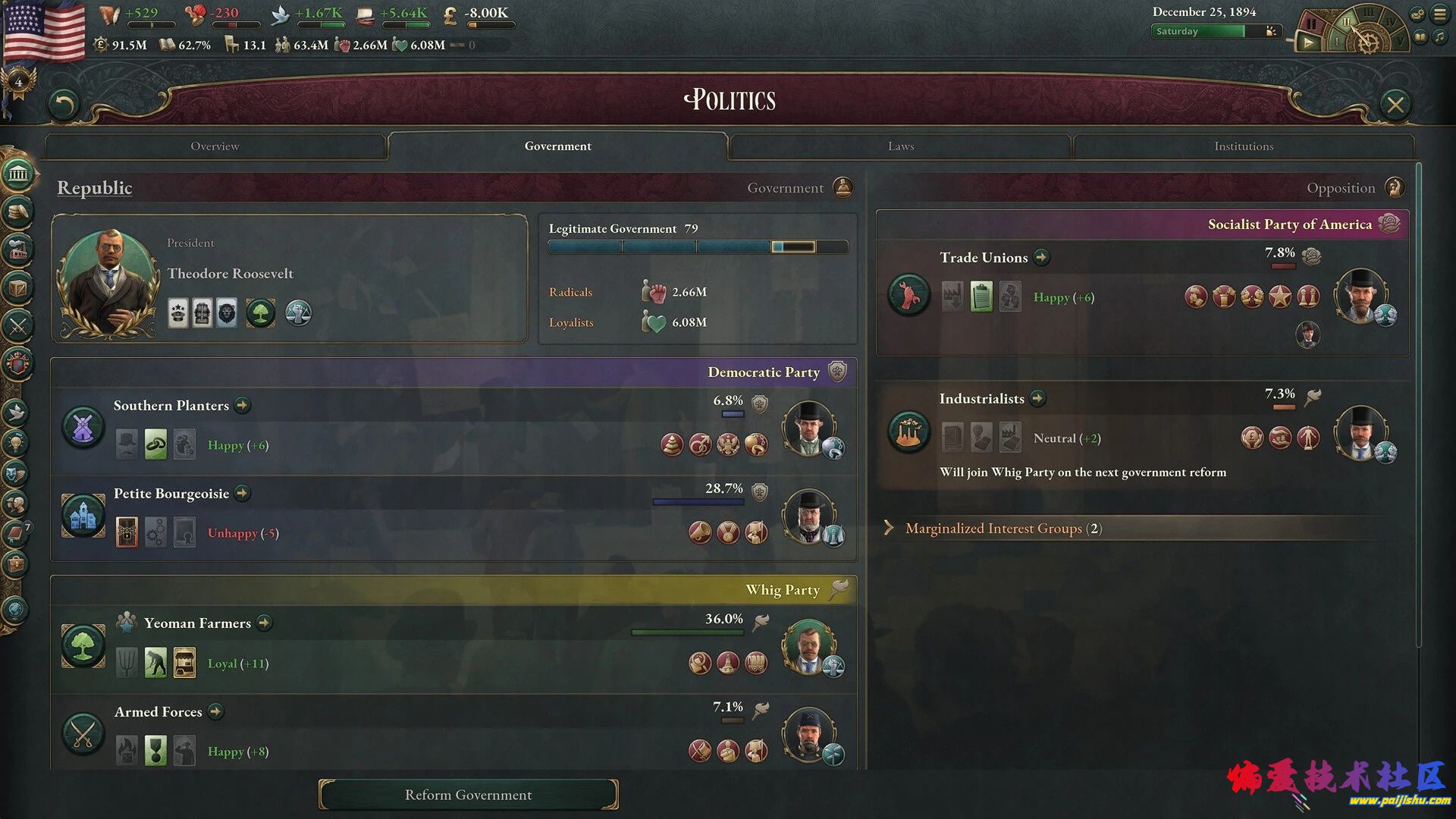1456x819 pixels.
Task: Expand Marginalized Interest Groups list
Action: (x=993, y=529)
